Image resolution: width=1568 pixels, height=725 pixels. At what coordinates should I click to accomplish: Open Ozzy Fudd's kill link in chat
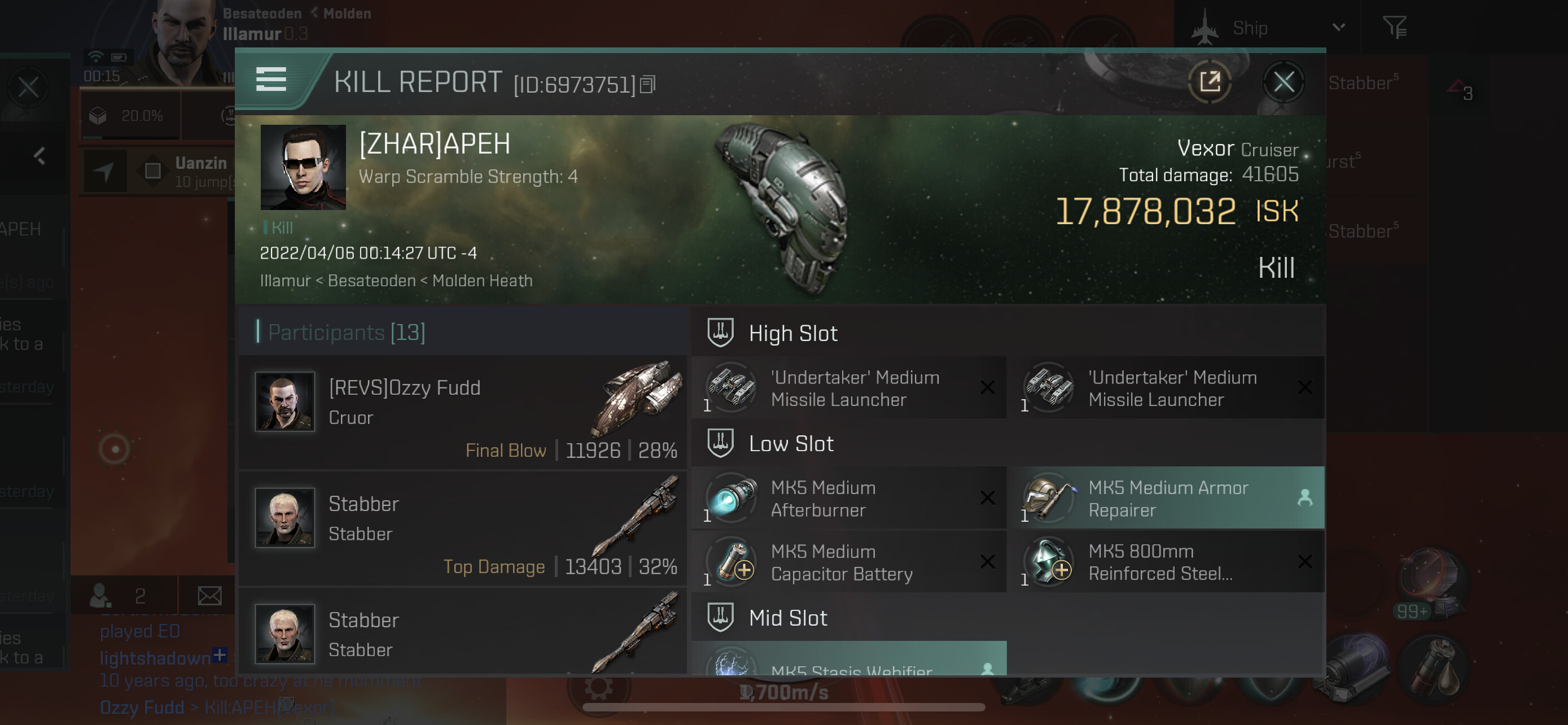click(x=268, y=707)
